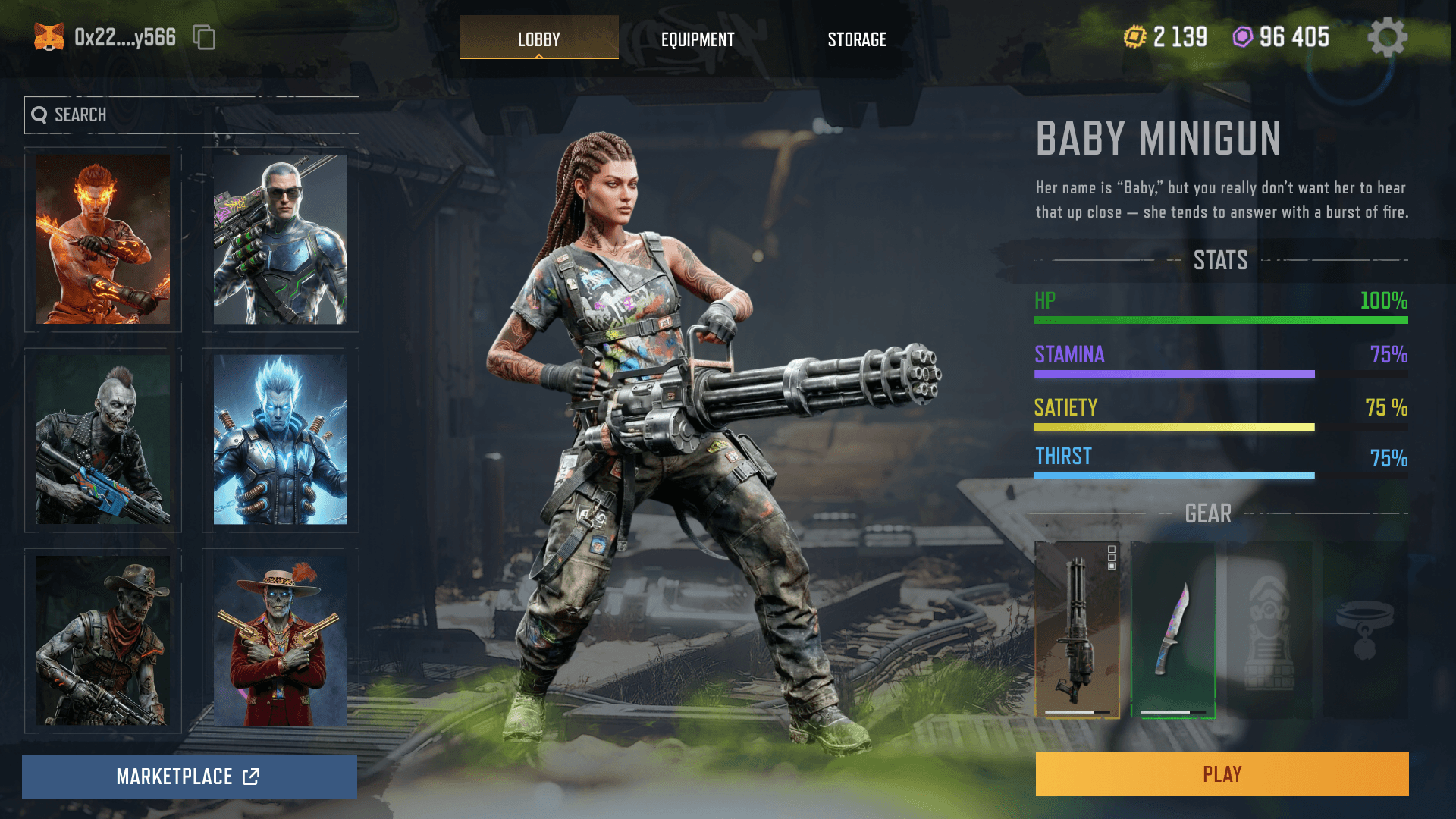Viewport: 1456px width, 819px height.
Task: Open the gear settings icon
Action: click(x=1387, y=37)
